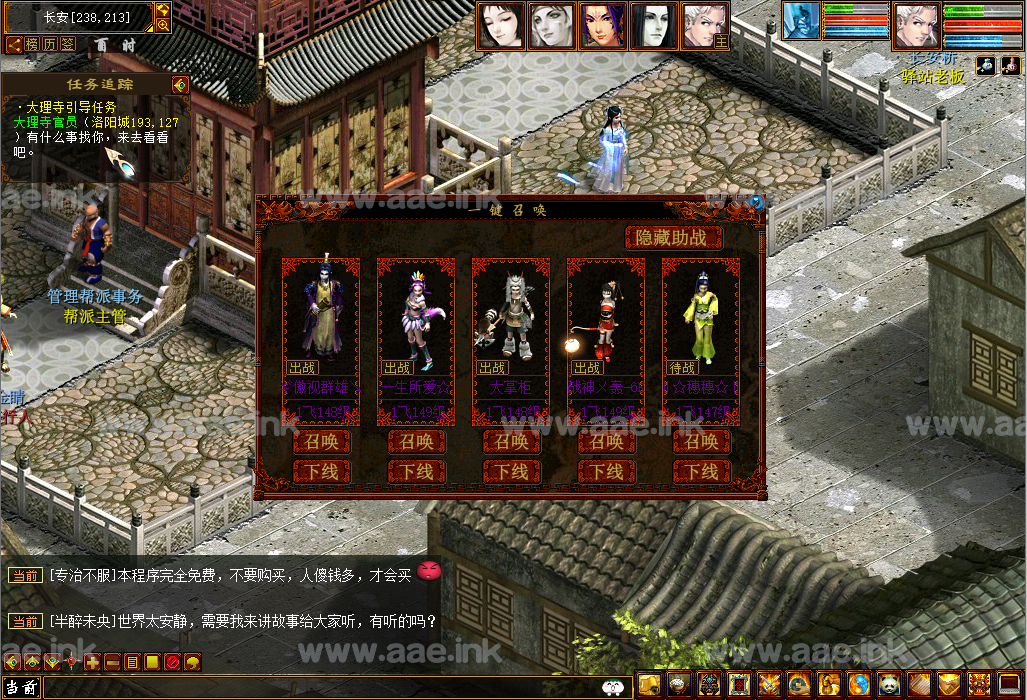Screen dimensions: 1027x700
Task: Summon the 大掌柜 helper with 召唤
Action: (x=511, y=442)
